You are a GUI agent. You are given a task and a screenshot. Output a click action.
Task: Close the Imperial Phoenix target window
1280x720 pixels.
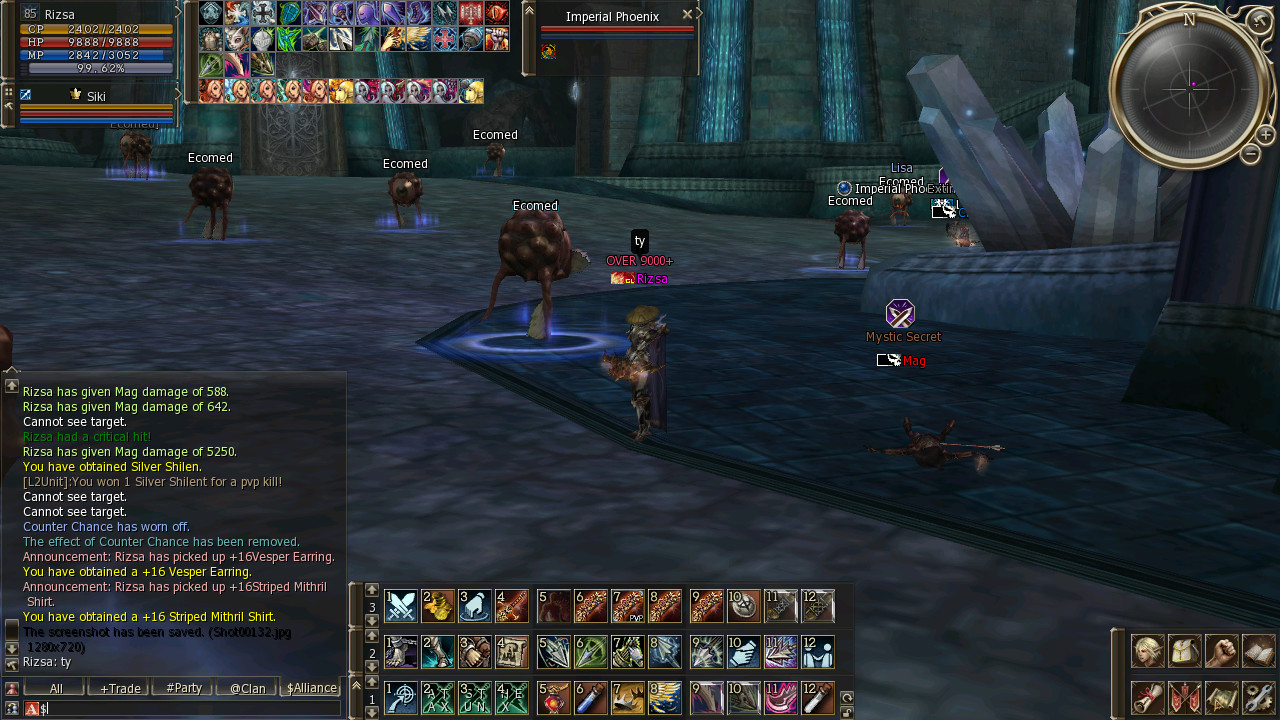[687, 15]
